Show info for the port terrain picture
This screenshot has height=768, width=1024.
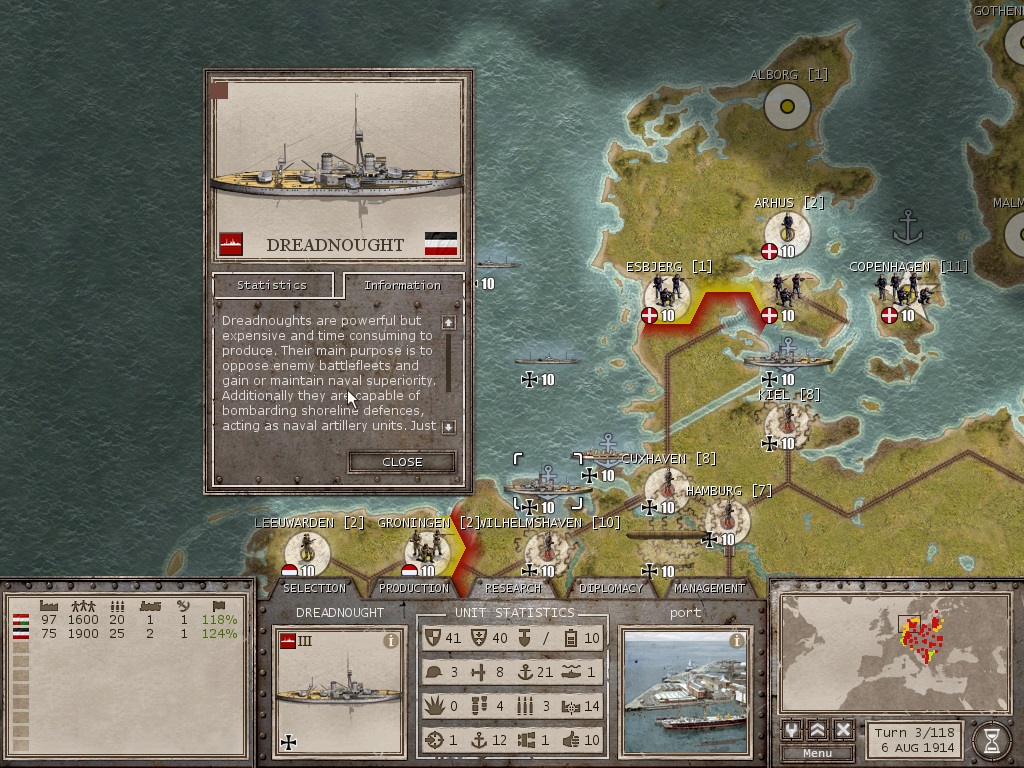click(x=737, y=641)
